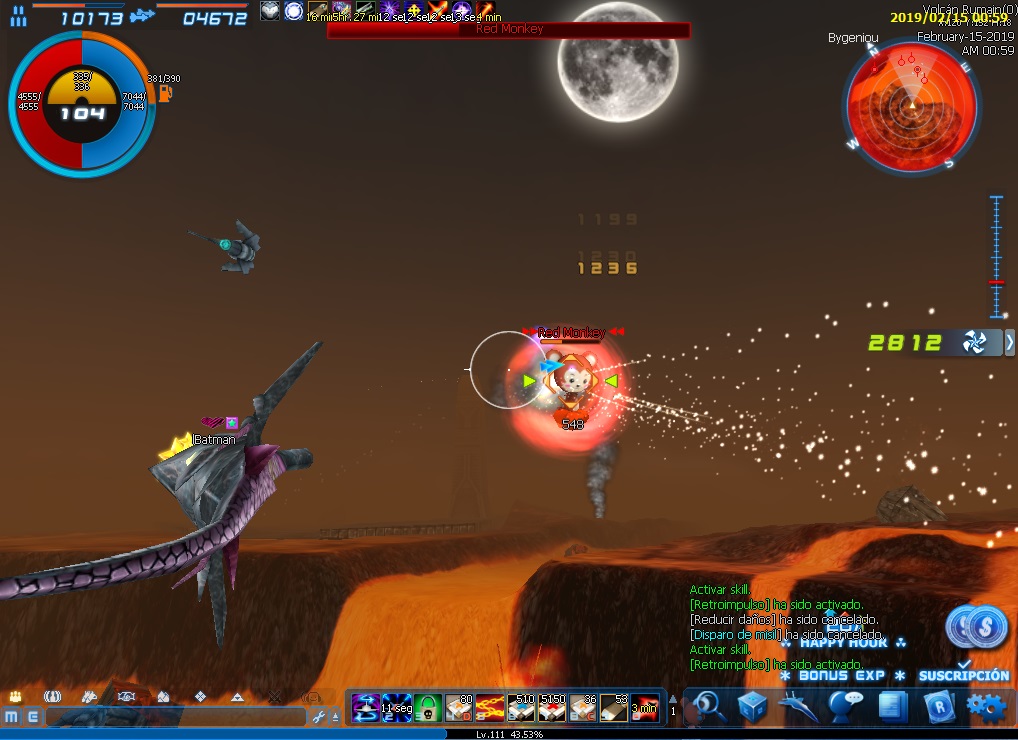Open the R card menu icon
Viewport: 1018px width, 740px height.
(x=940, y=707)
